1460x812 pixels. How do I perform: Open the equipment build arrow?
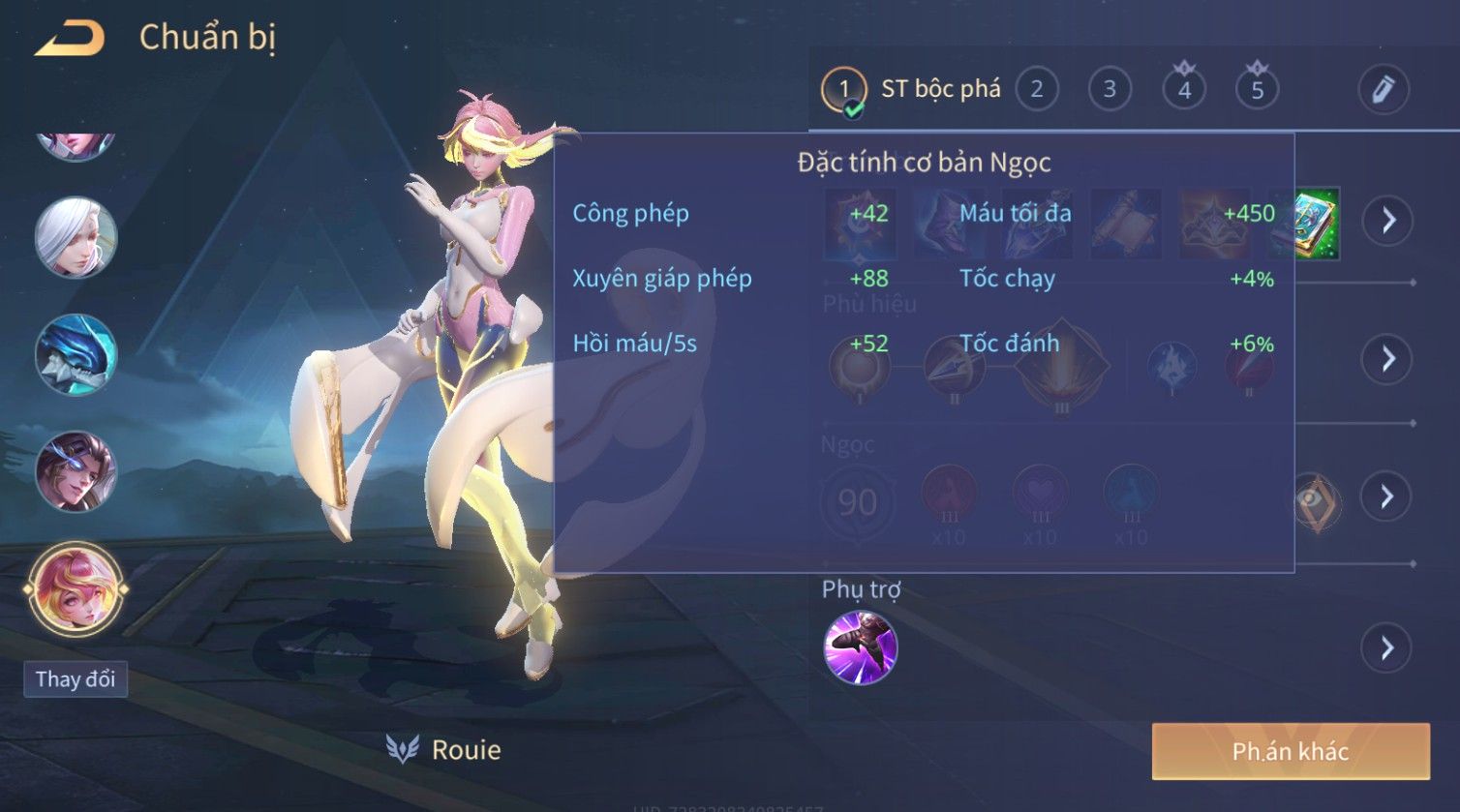point(1387,221)
